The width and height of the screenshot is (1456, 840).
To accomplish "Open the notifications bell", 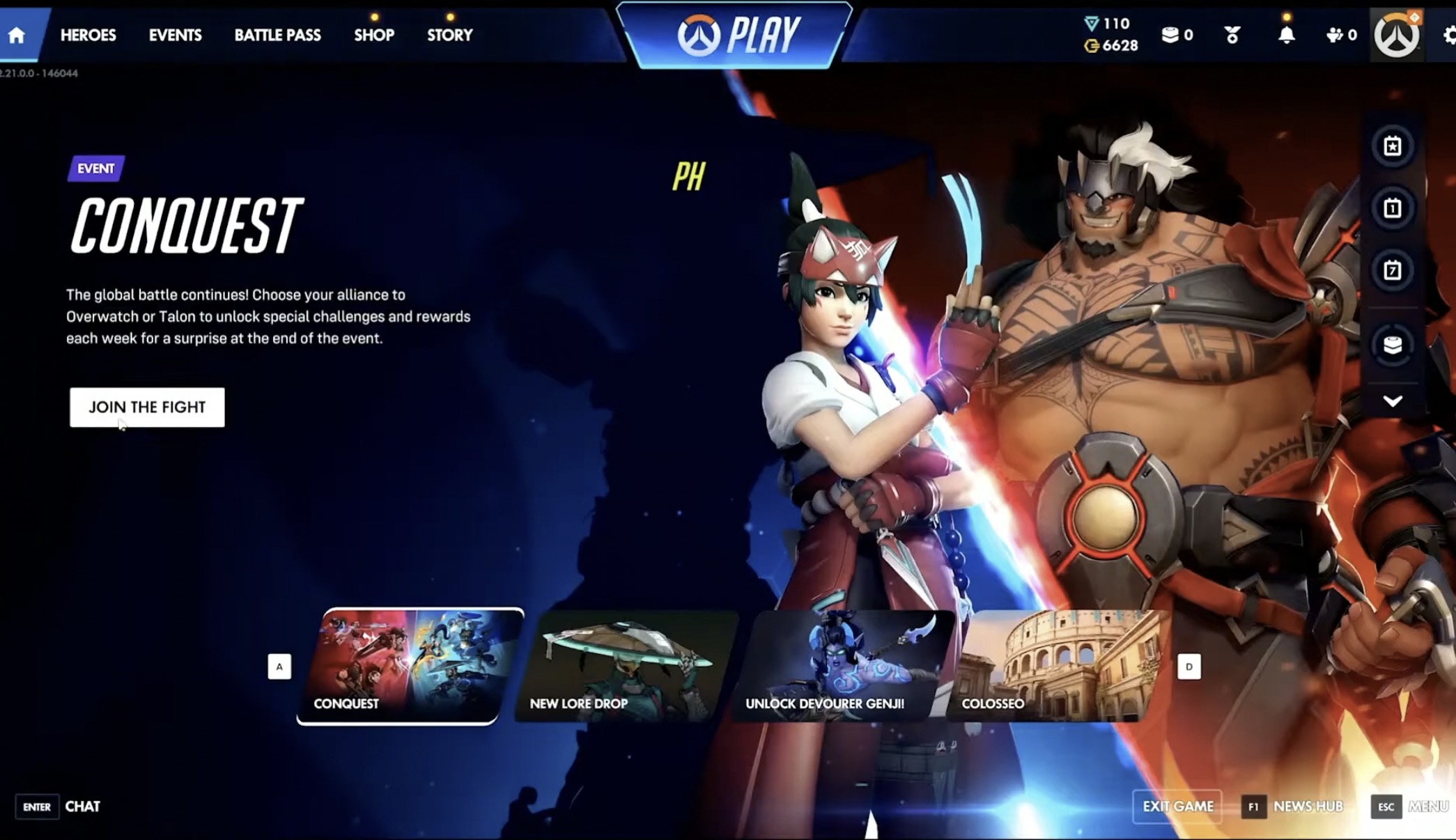I will pyautogui.click(x=1286, y=35).
